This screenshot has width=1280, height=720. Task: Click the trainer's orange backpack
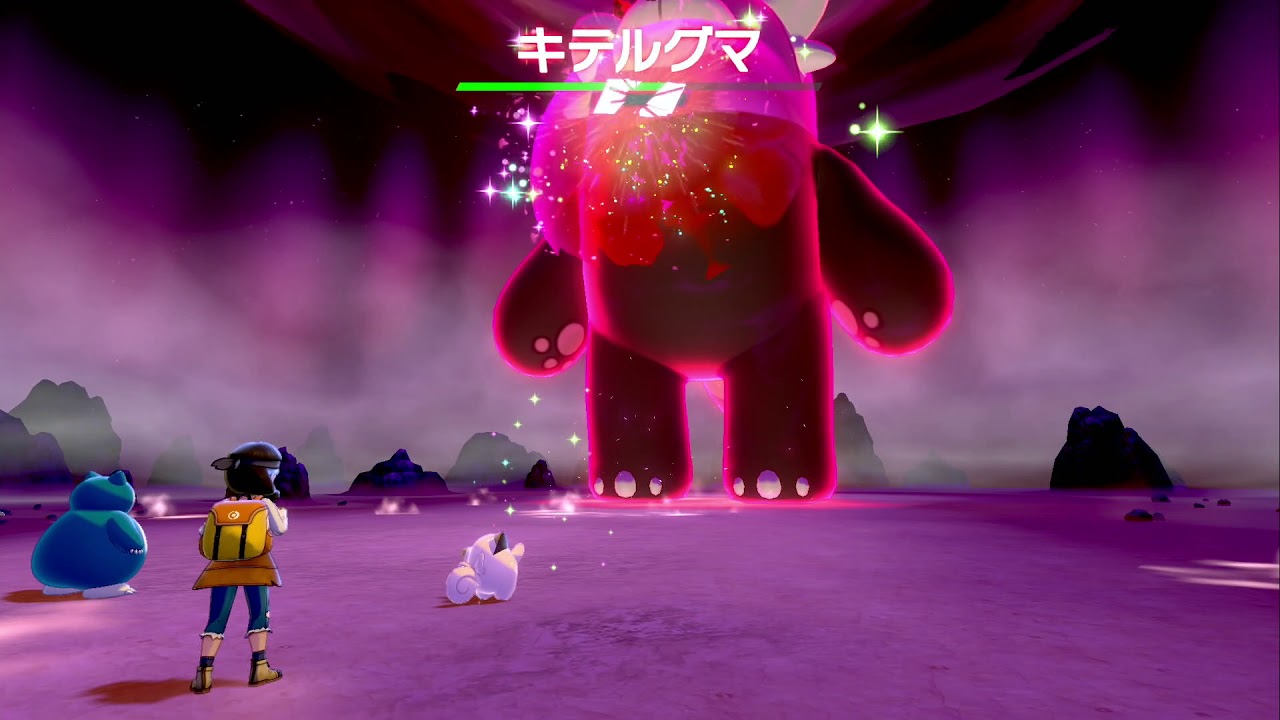(x=237, y=530)
